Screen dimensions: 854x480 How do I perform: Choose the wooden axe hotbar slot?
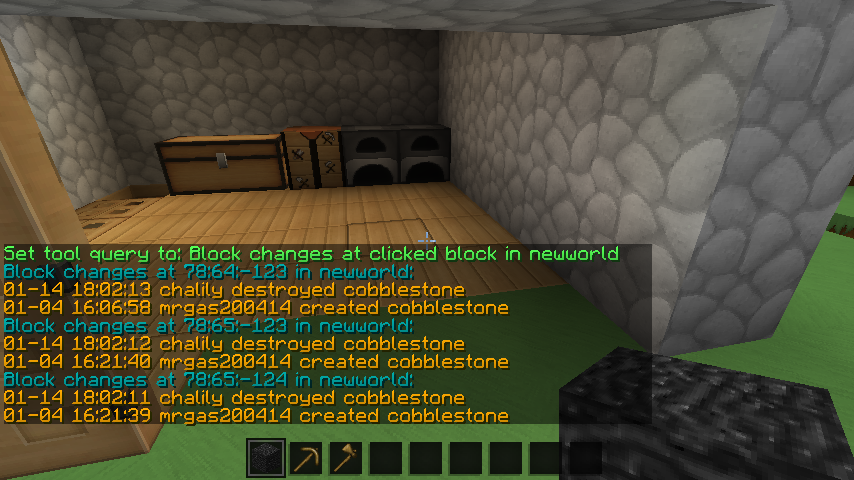[x=346, y=459]
